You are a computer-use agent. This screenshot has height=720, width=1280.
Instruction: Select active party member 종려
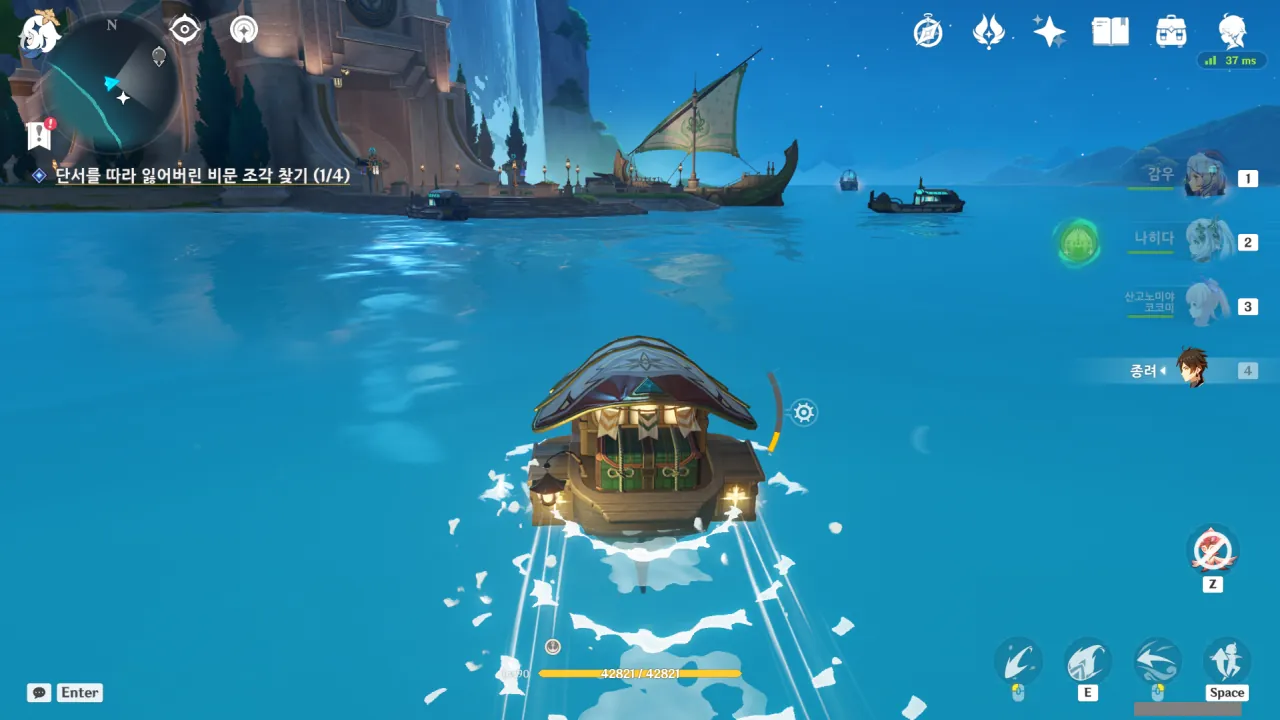pos(1190,370)
